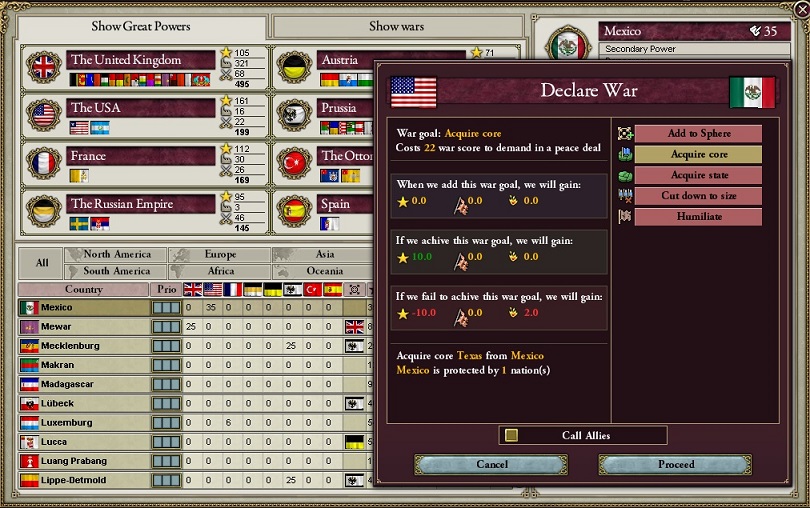Sort the list by Country column header

point(83,289)
